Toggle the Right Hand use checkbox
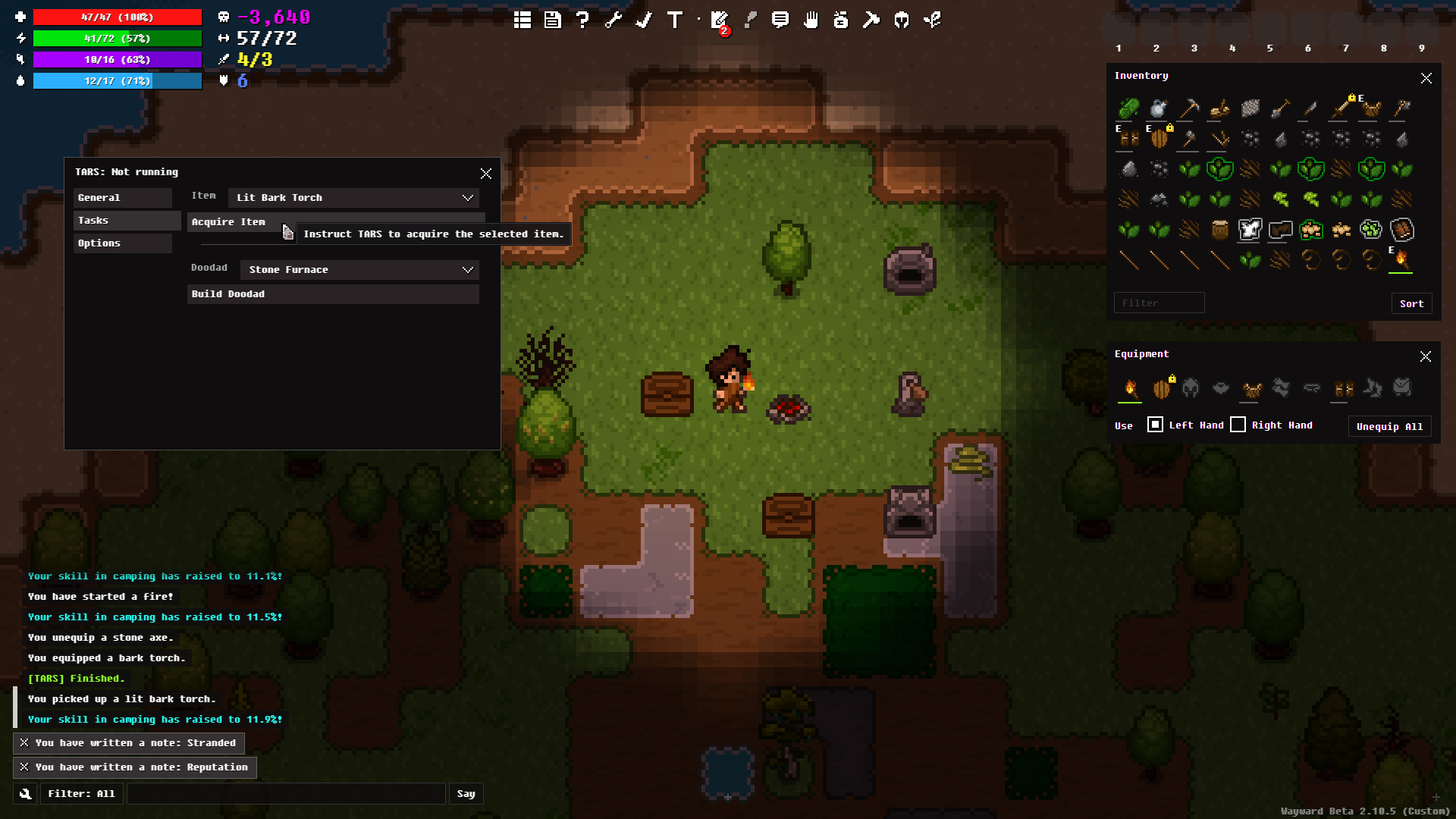Image resolution: width=1456 pixels, height=819 pixels. coord(1238,425)
